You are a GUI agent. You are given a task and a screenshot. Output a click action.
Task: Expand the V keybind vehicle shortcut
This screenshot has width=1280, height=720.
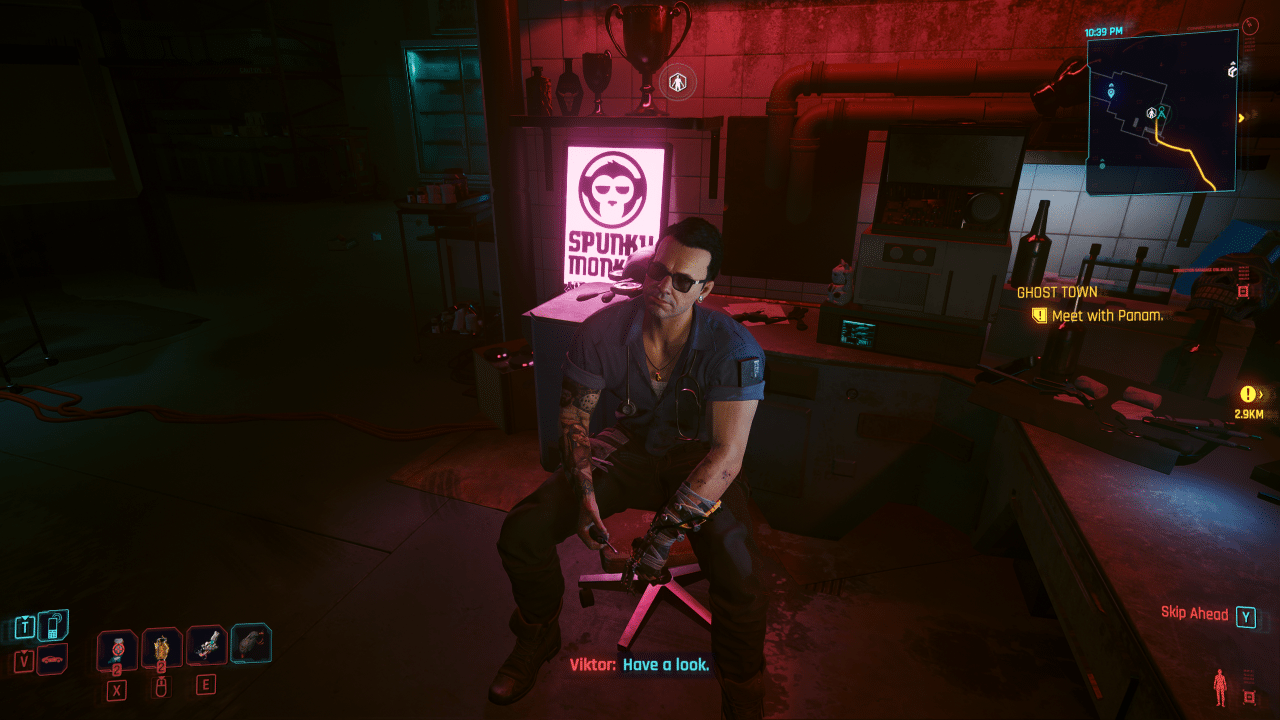tap(23, 659)
